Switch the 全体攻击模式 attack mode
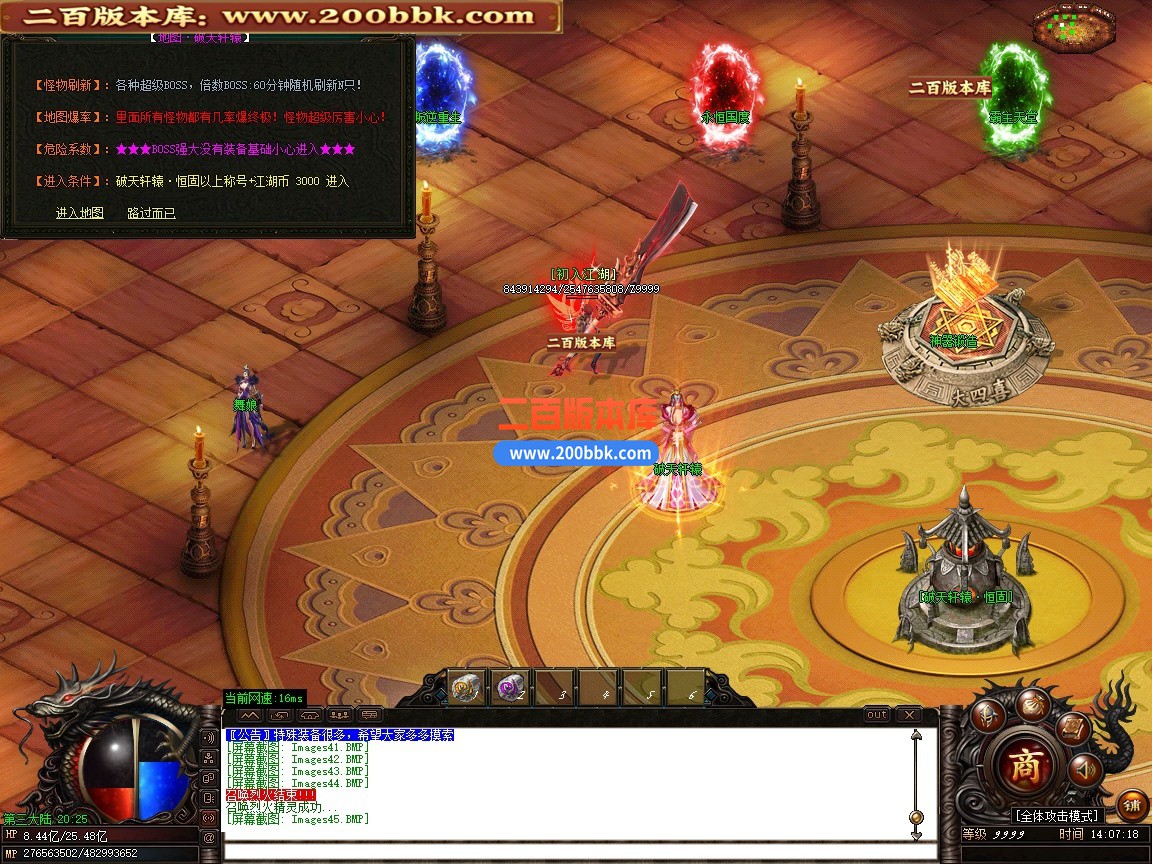This screenshot has width=1152, height=864. click(x=1056, y=816)
